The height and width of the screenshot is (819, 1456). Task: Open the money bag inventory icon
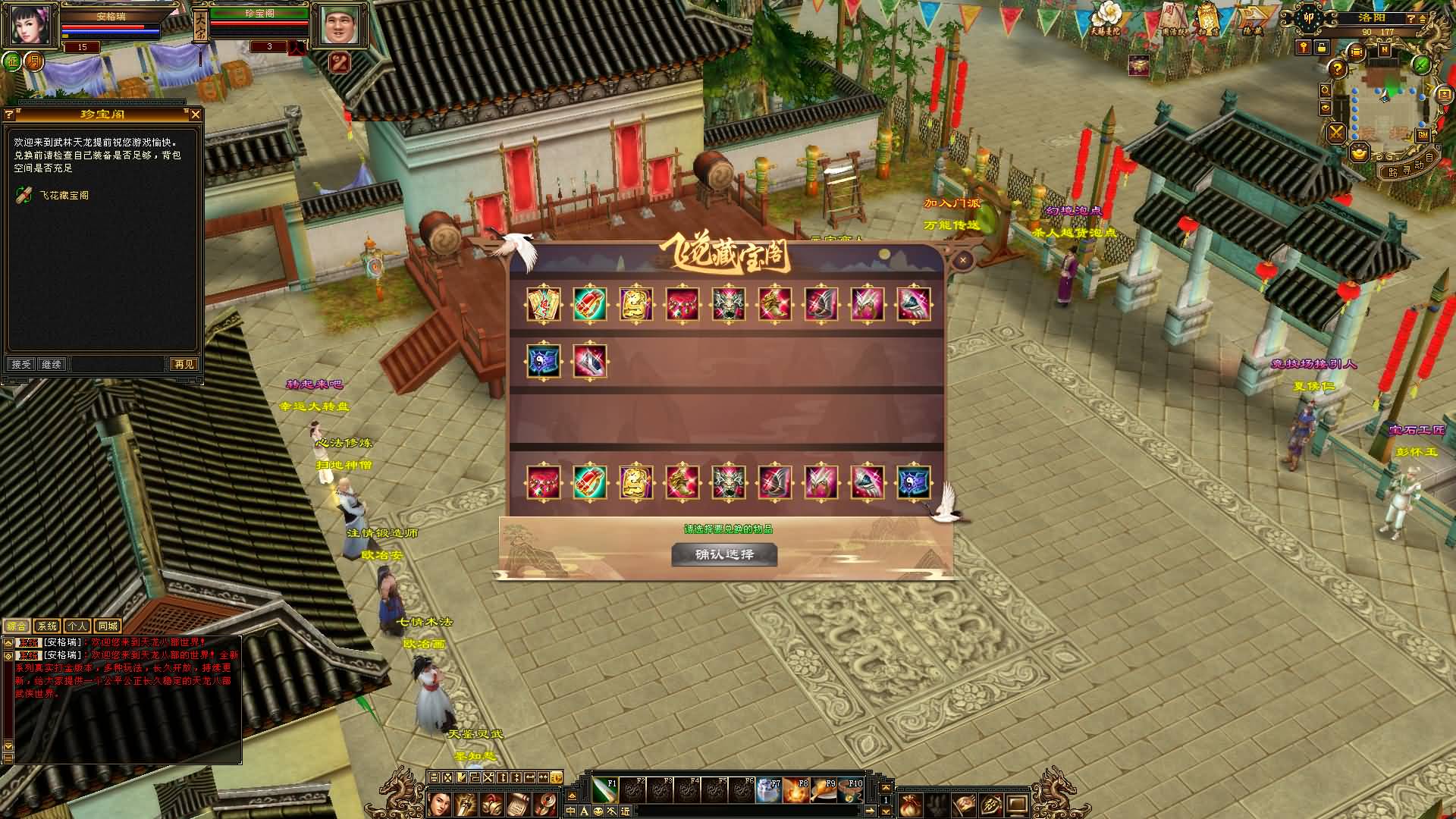click(x=908, y=804)
